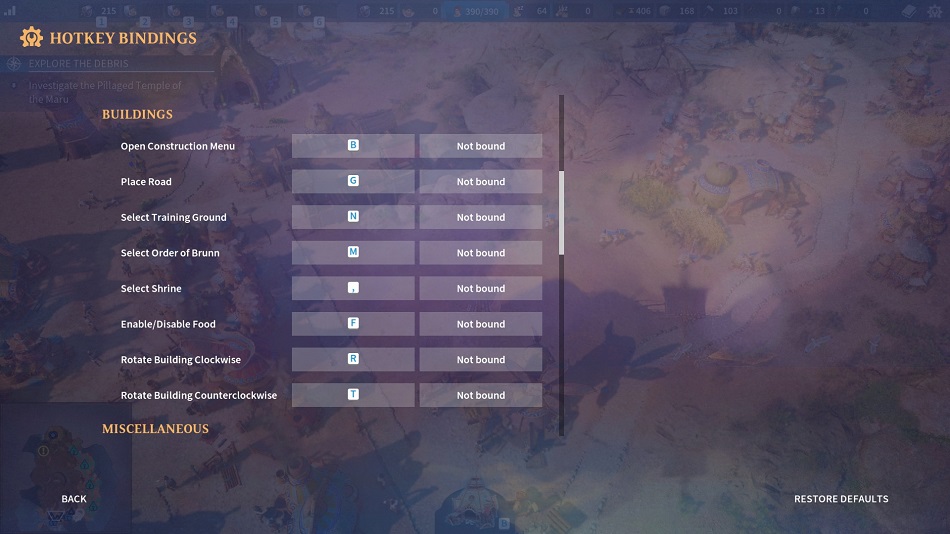
Task: Set secondary binding for Open Construction Menu
Action: [x=481, y=146]
